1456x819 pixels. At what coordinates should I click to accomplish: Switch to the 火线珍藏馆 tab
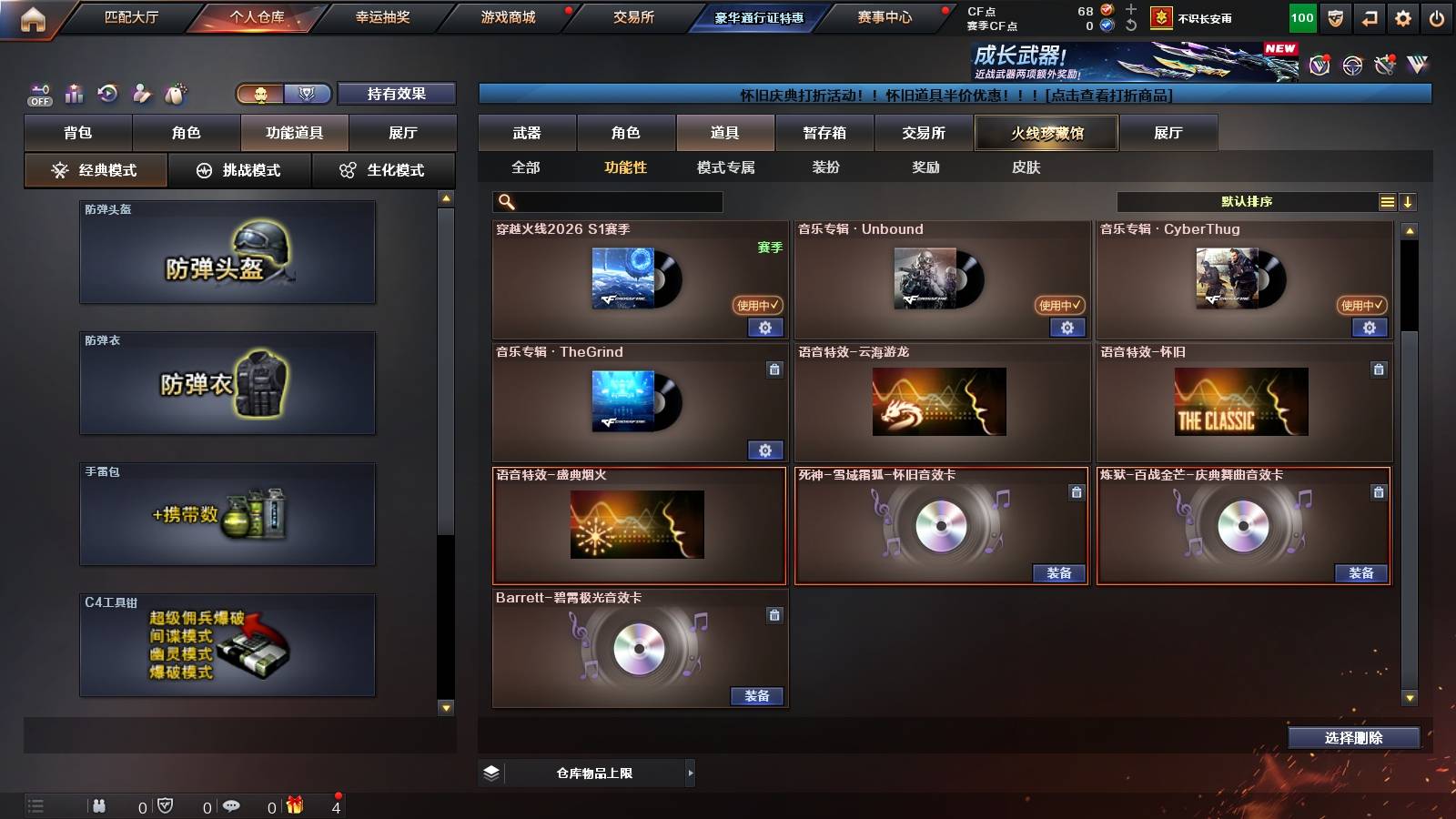(x=1046, y=133)
